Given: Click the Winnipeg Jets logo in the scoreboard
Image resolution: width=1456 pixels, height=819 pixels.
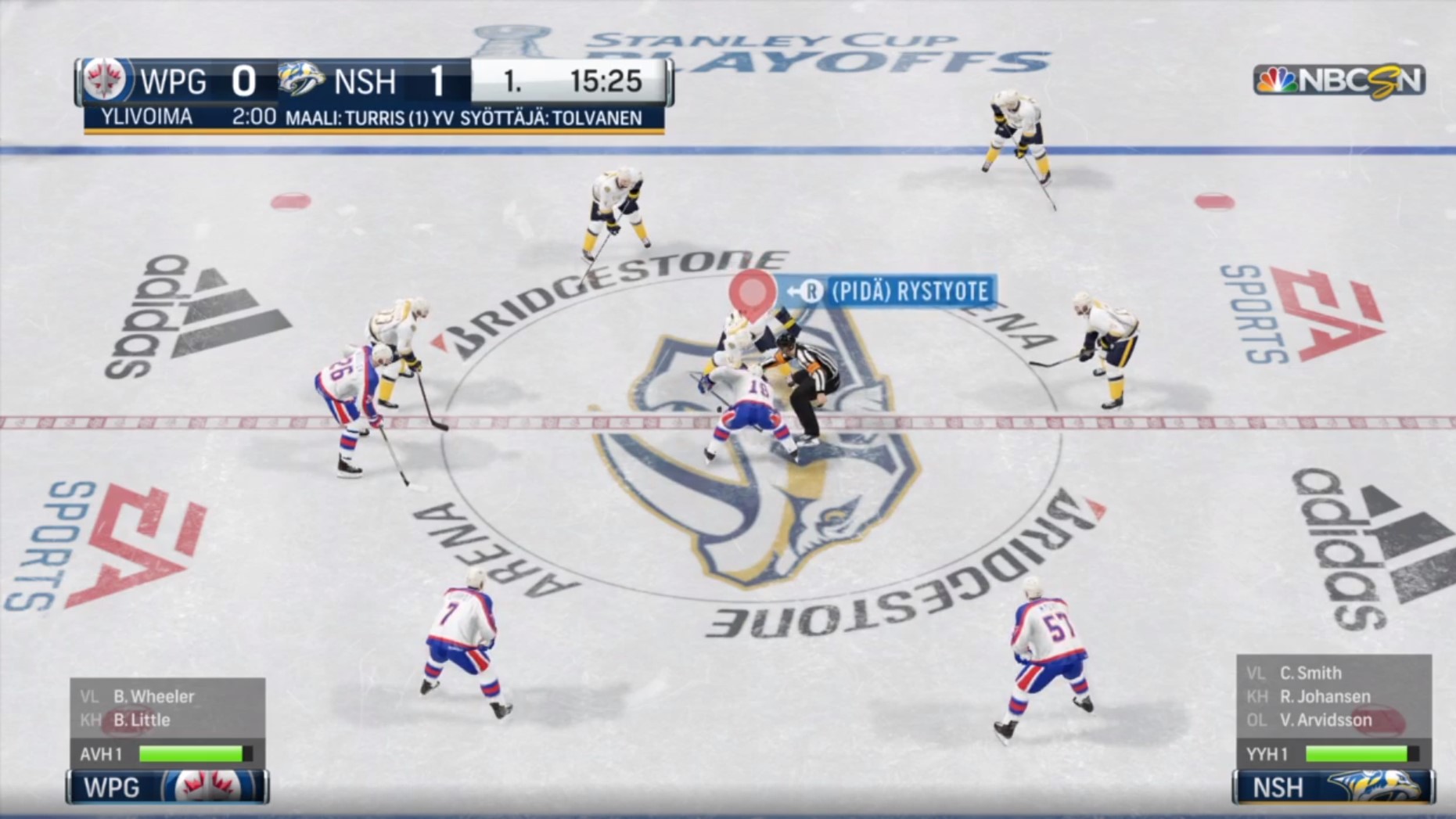Looking at the screenshot, I should [105, 81].
